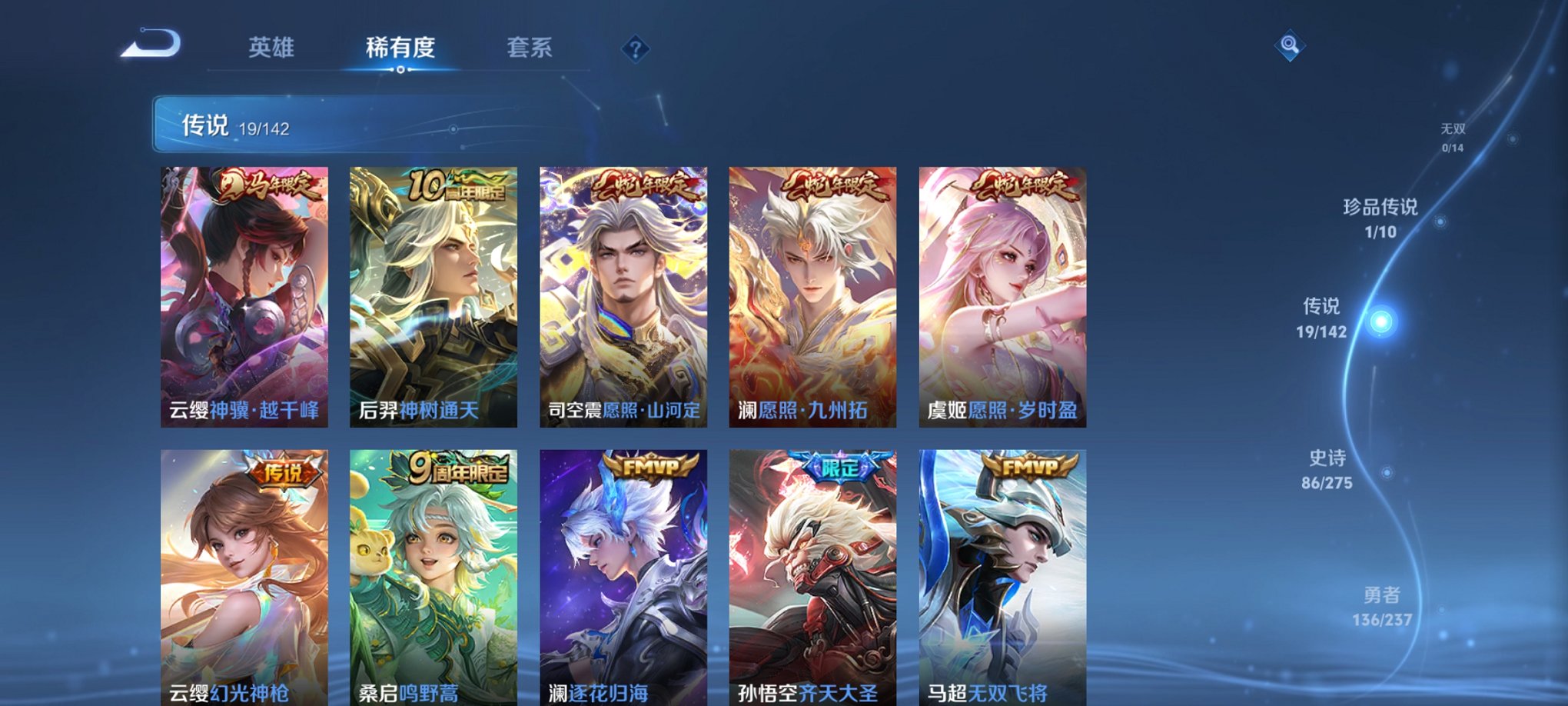Open the help question mark icon
This screenshot has width=1568, height=706.
(634, 49)
